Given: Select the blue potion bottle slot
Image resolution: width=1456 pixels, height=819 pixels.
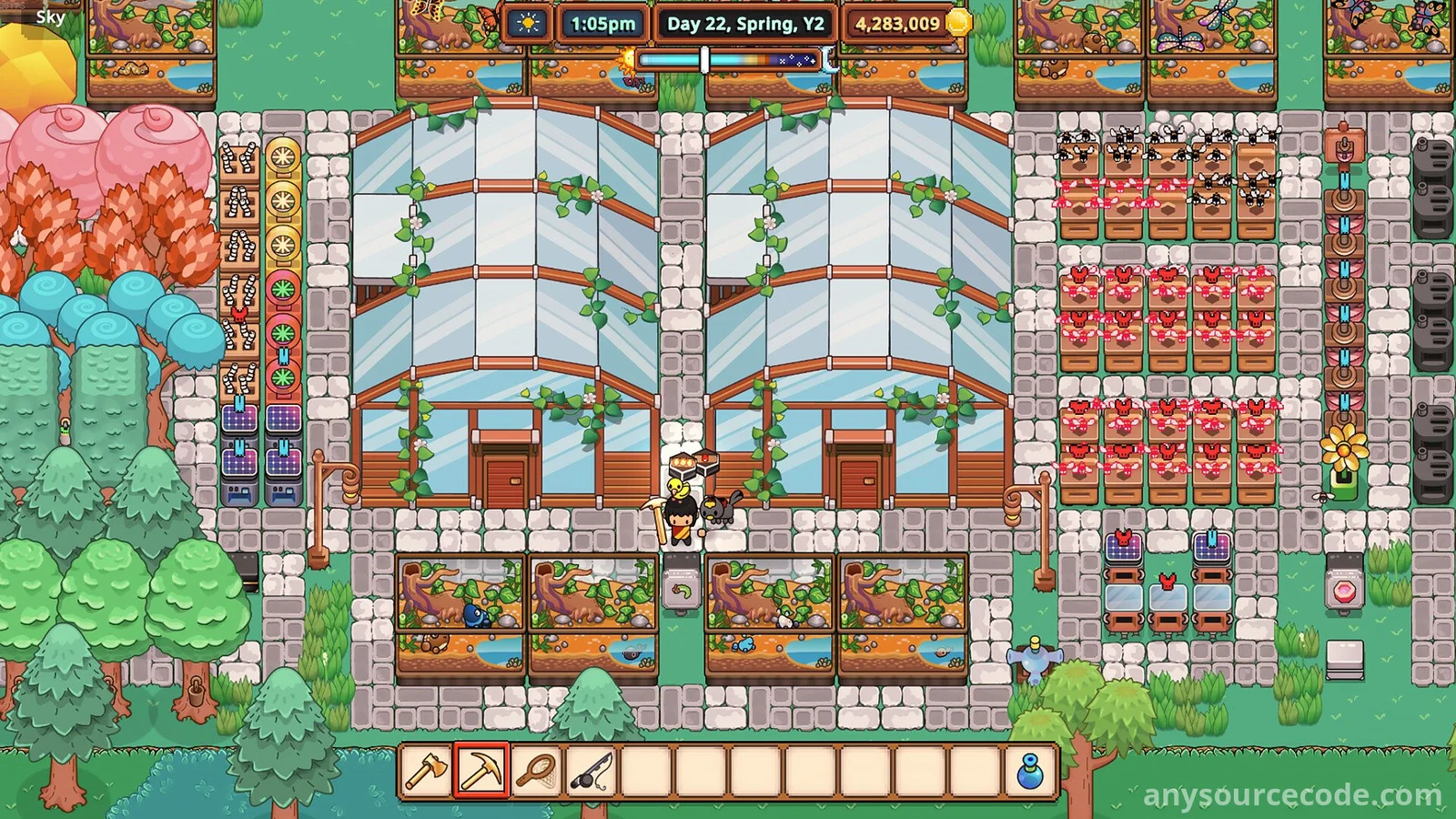Looking at the screenshot, I should click(x=1029, y=772).
